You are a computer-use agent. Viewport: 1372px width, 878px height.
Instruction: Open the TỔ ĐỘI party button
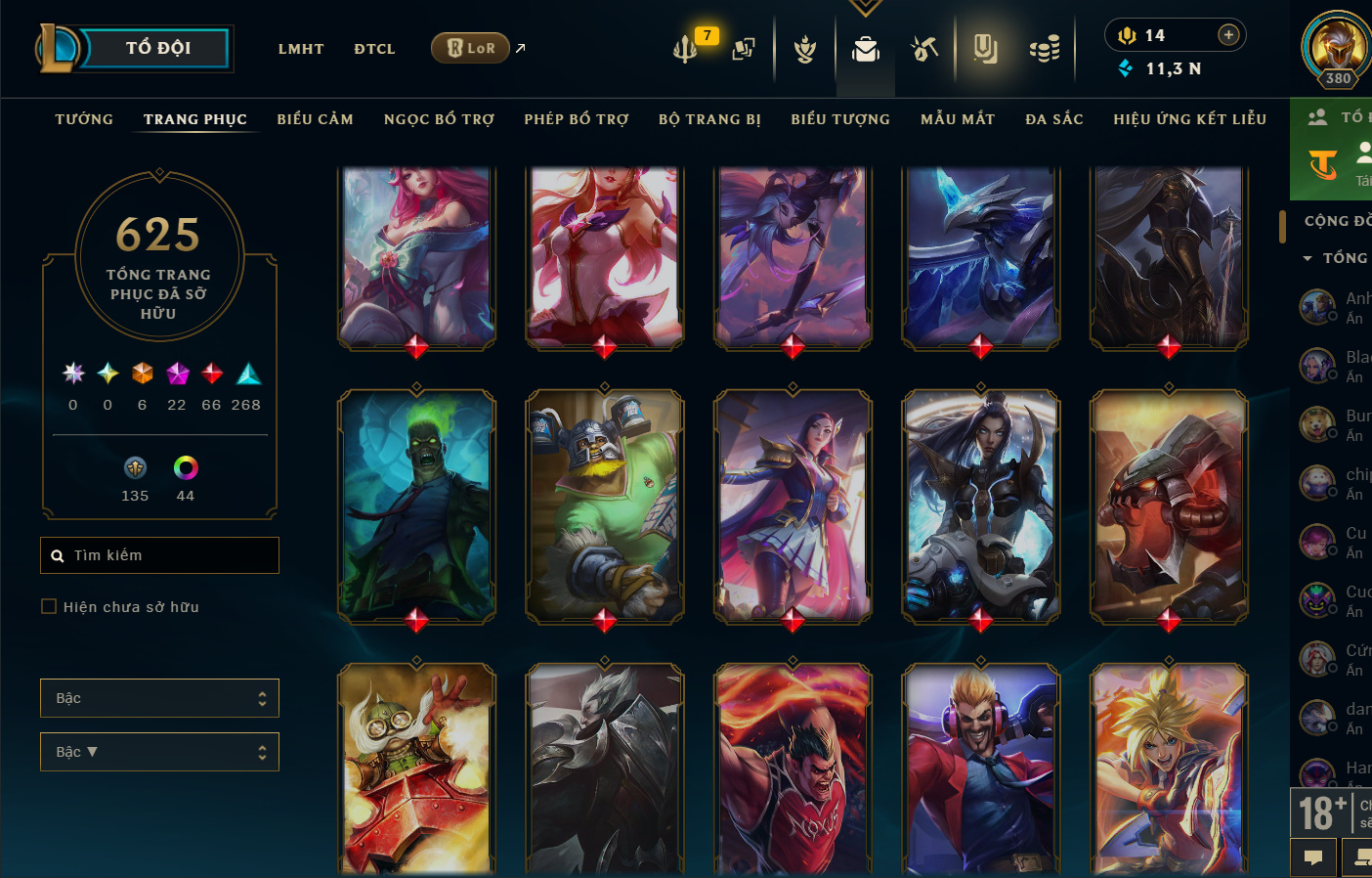(157, 48)
